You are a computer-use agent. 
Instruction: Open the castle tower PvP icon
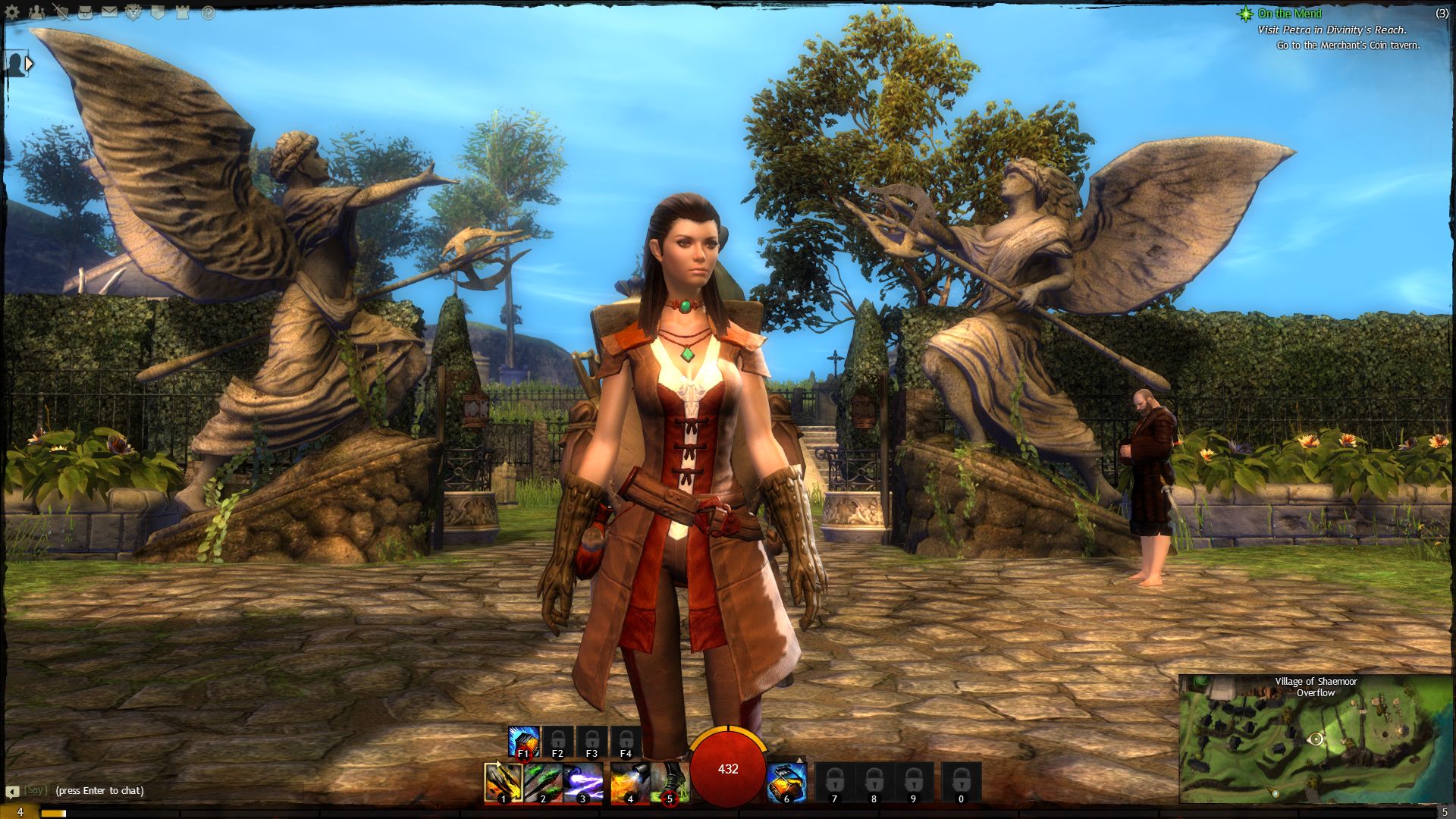(x=182, y=13)
